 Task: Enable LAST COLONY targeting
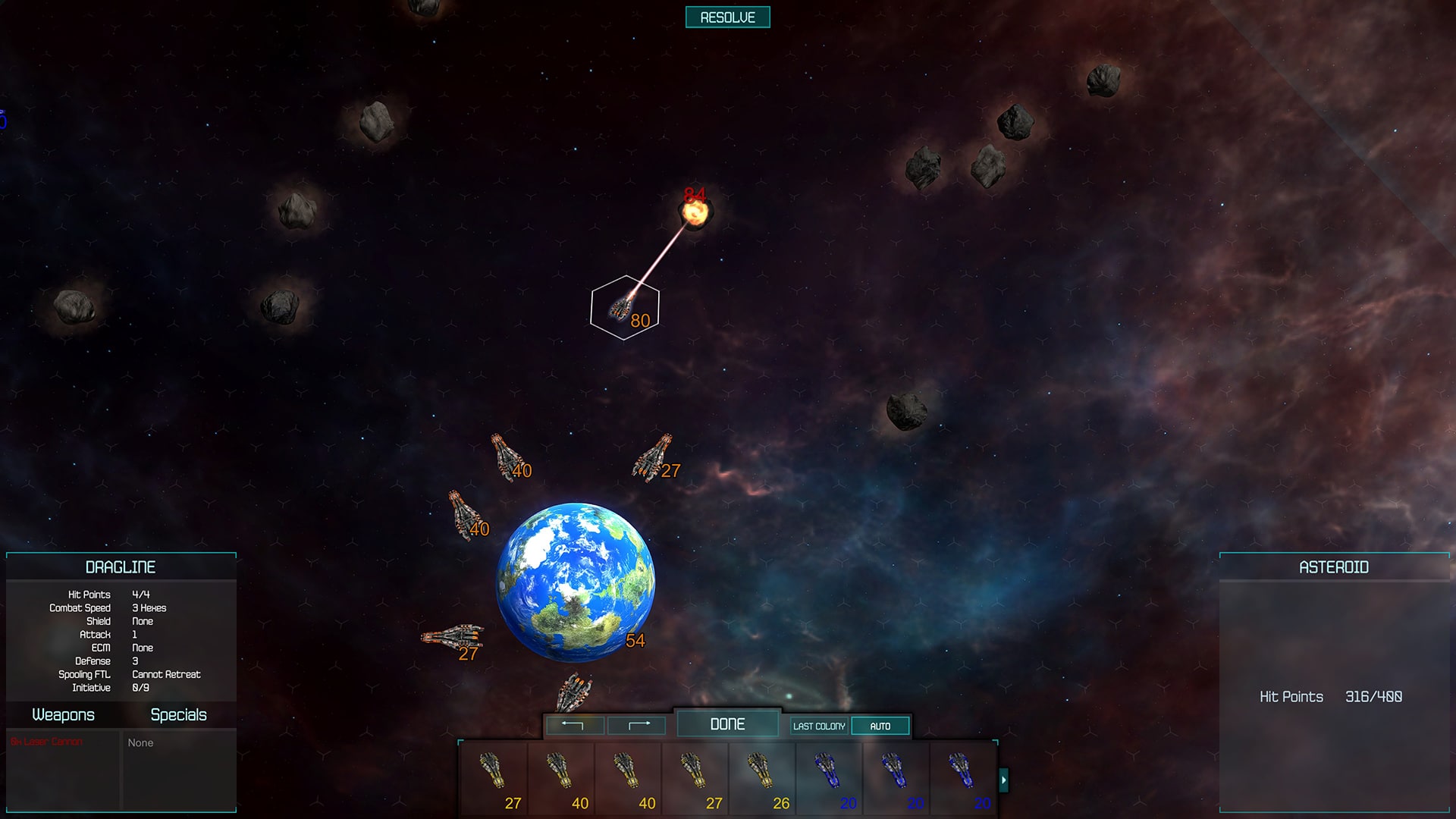click(818, 725)
